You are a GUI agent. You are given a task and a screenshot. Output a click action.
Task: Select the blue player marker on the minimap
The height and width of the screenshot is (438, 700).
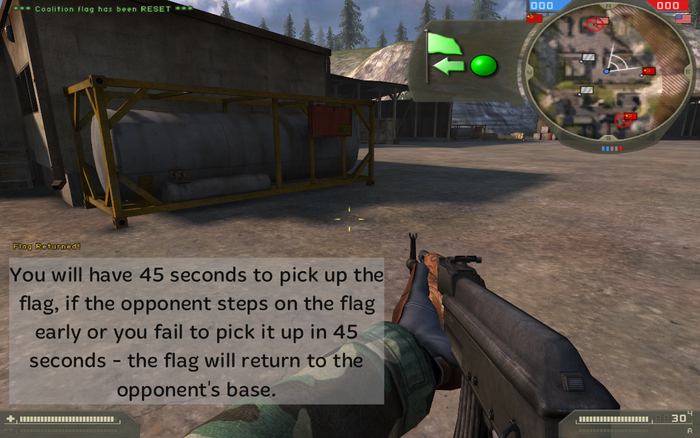click(x=605, y=72)
